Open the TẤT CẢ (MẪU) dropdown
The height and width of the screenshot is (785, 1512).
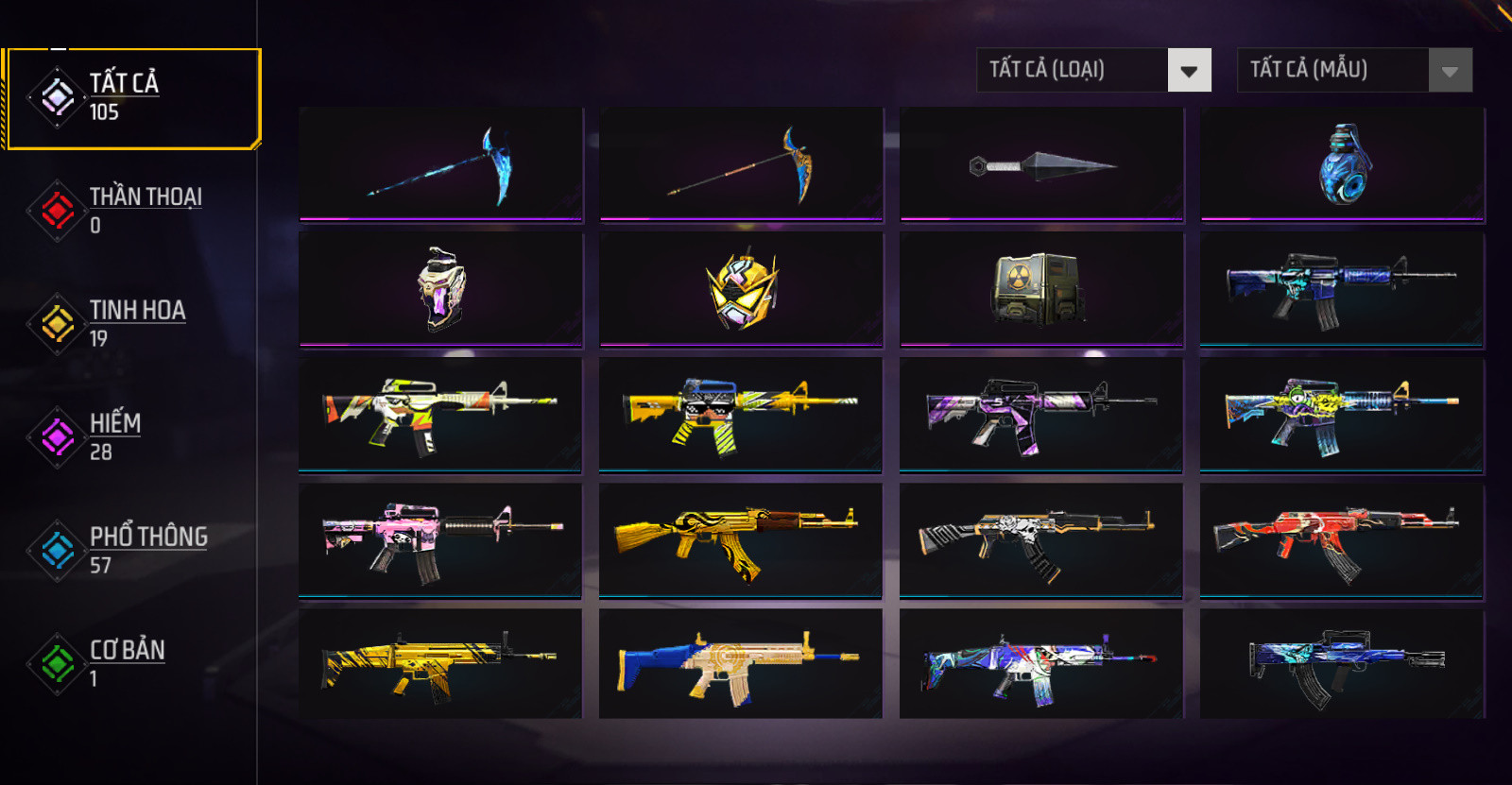tap(1354, 70)
